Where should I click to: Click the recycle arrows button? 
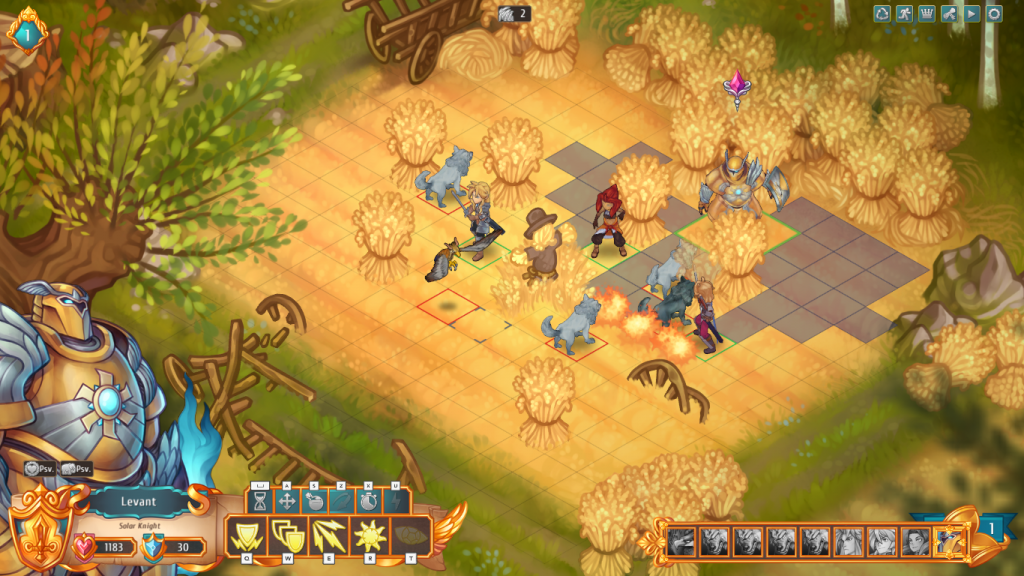tap(882, 14)
